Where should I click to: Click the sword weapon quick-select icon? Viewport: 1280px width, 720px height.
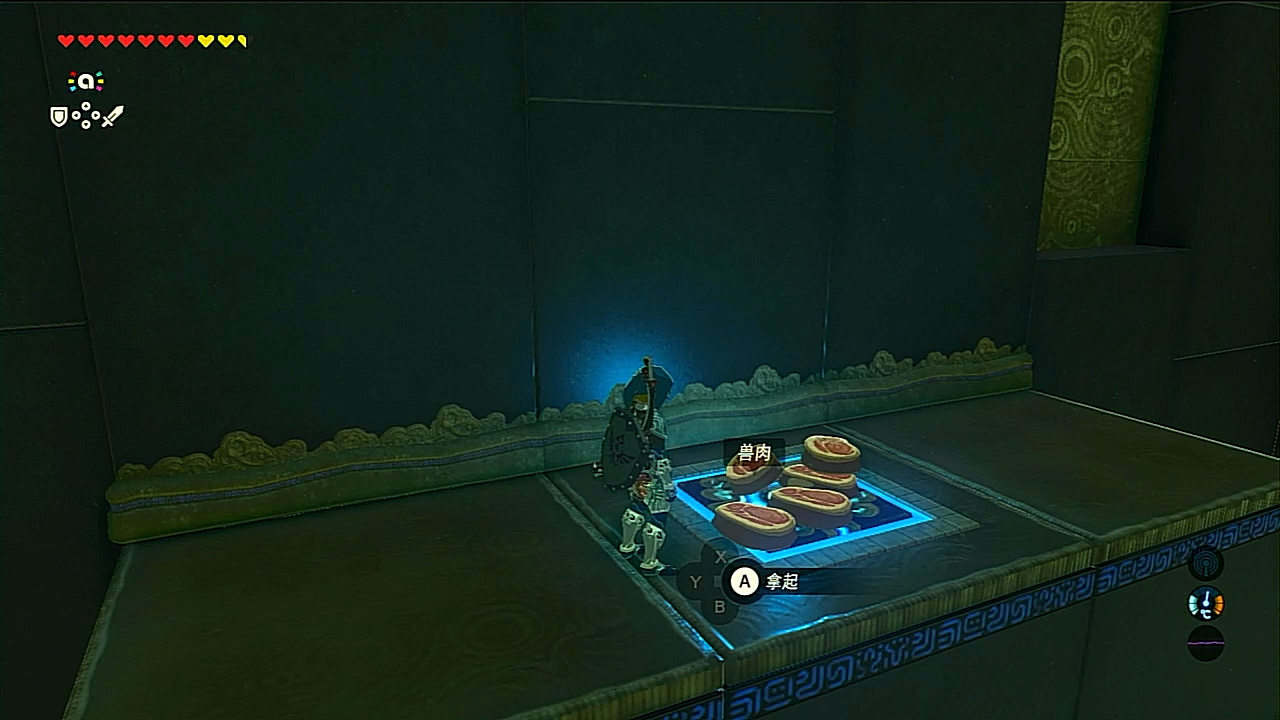coord(112,117)
